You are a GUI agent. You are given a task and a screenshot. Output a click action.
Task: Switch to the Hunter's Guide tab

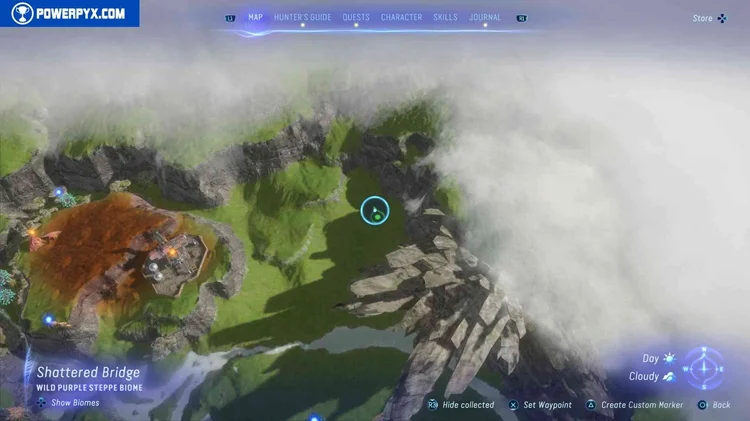coord(302,17)
